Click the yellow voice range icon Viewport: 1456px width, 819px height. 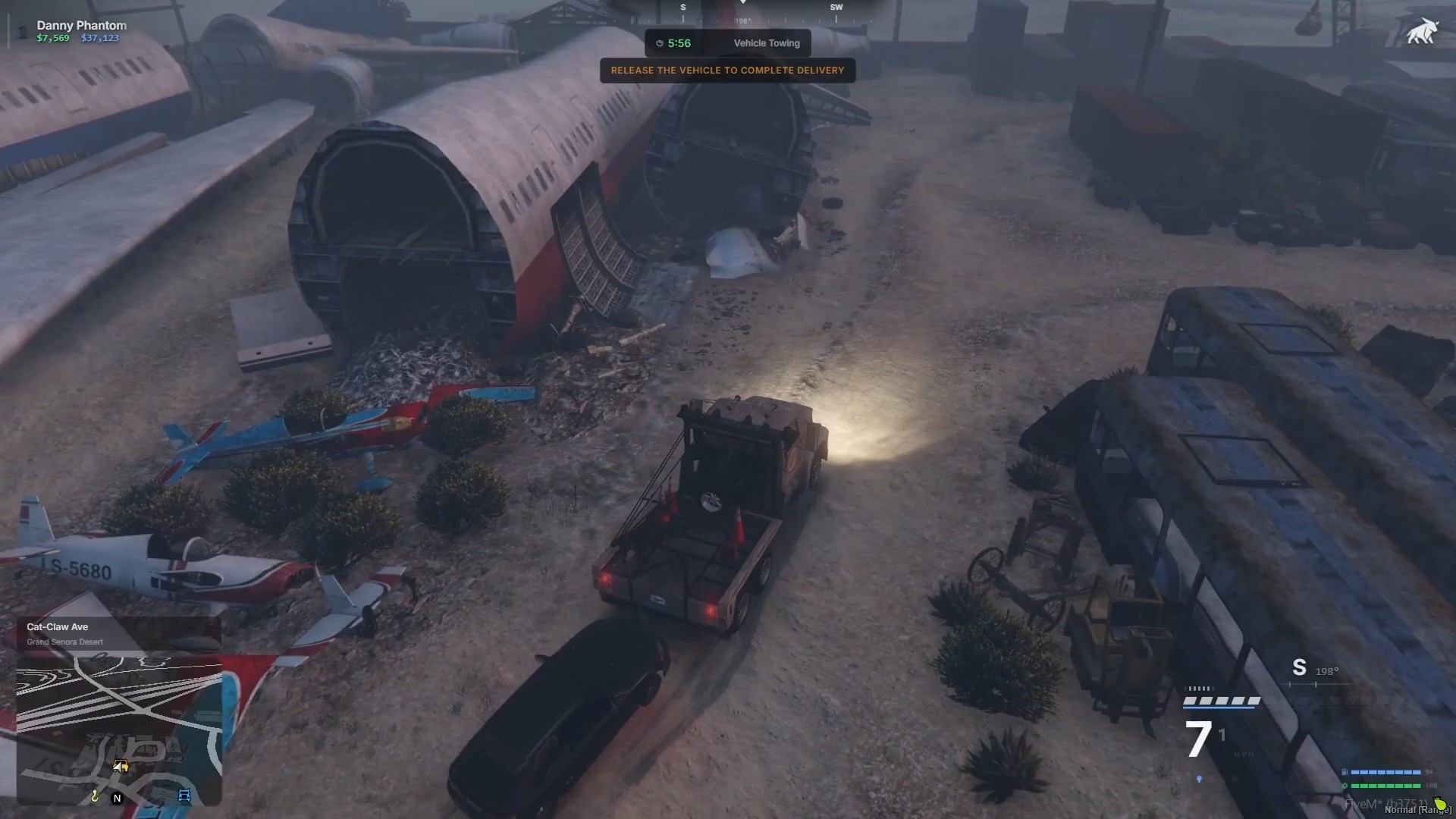(1439, 804)
